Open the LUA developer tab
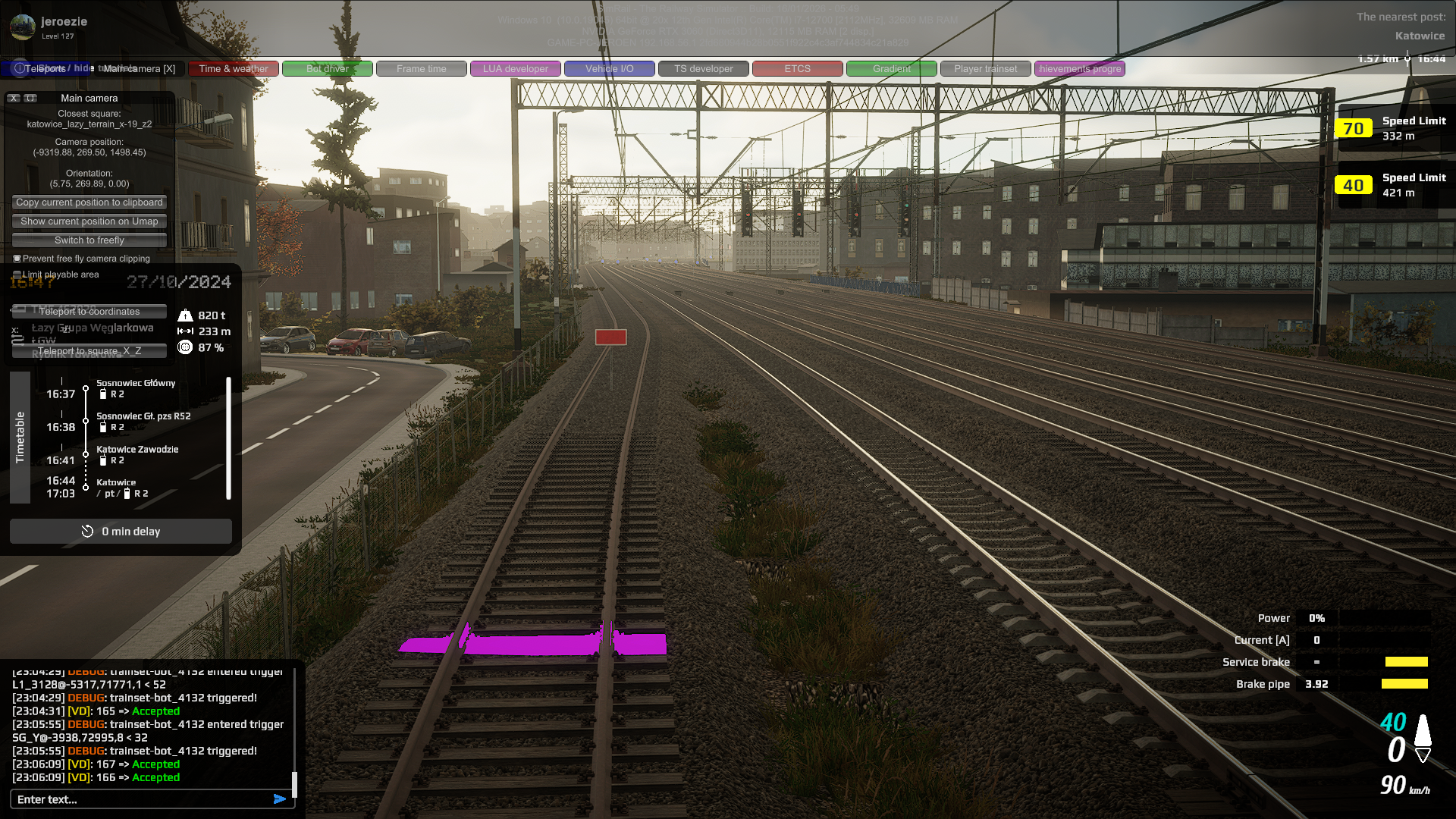This screenshot has width=1456, height=819. (x=516, y=69)
